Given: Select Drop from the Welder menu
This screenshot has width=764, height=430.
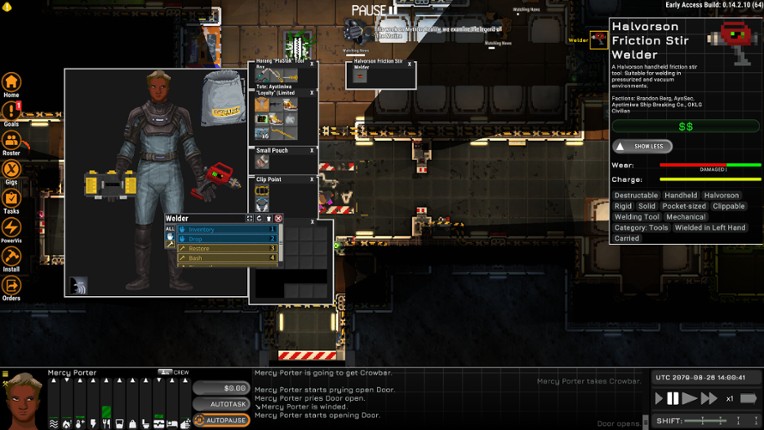Looking at the screenshot, I should [x=227, y=239].
